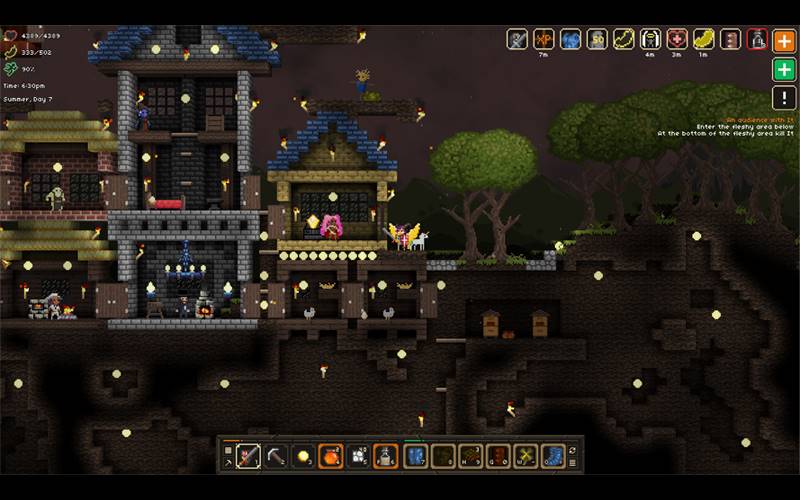Select the white ore chunks hotbar slot
The image size is (800, 500).
tap(358, 456)
